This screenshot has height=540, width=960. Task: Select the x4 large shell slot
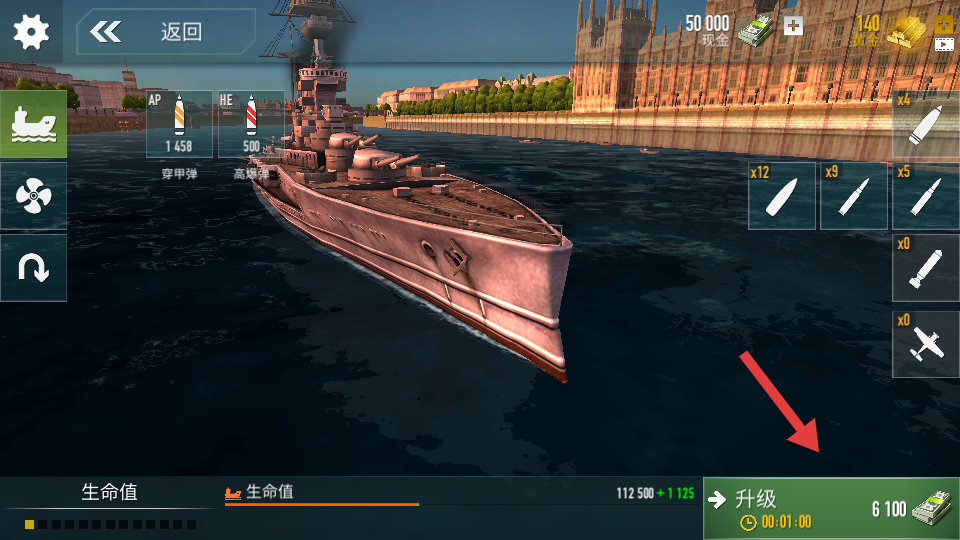926,124
